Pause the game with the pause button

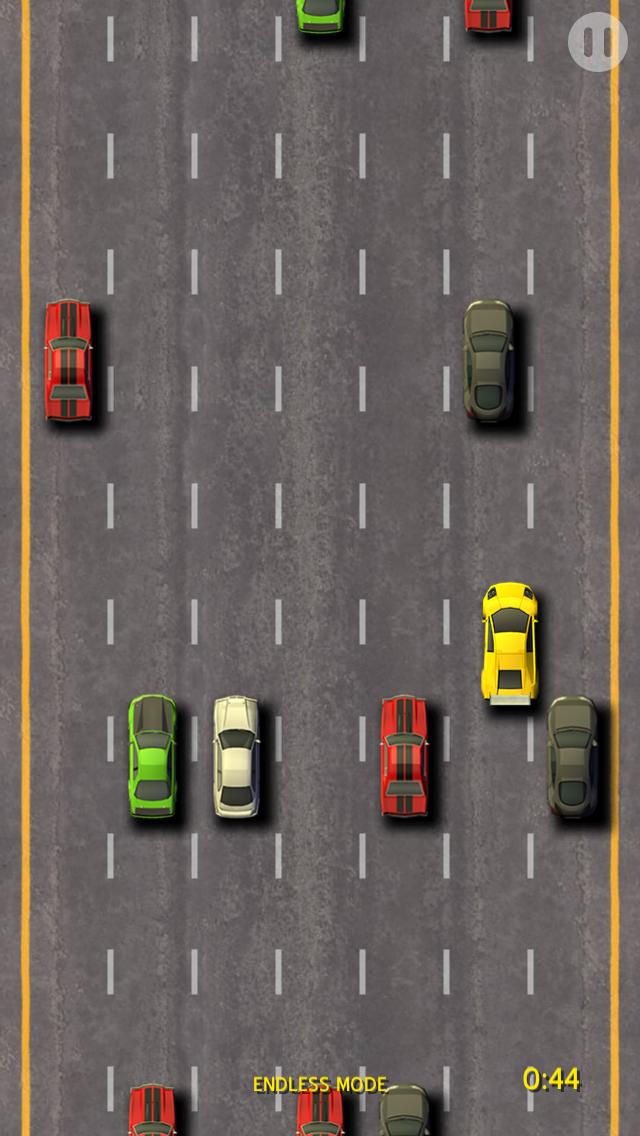[597, 42]
